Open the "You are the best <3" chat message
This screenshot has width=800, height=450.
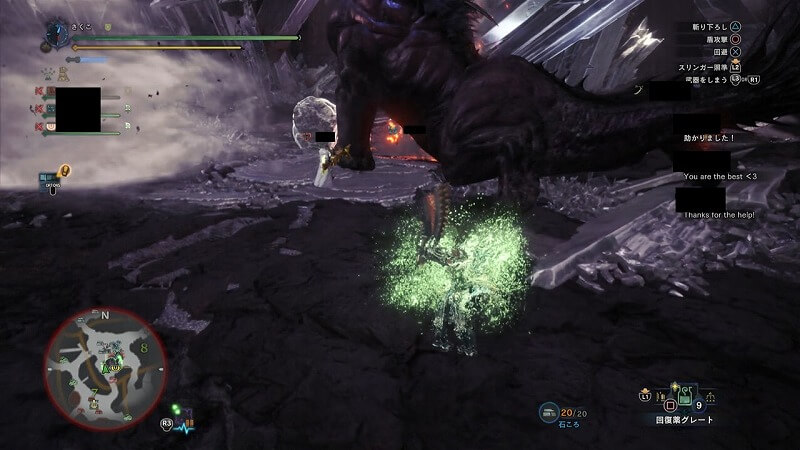click(719, 176)
